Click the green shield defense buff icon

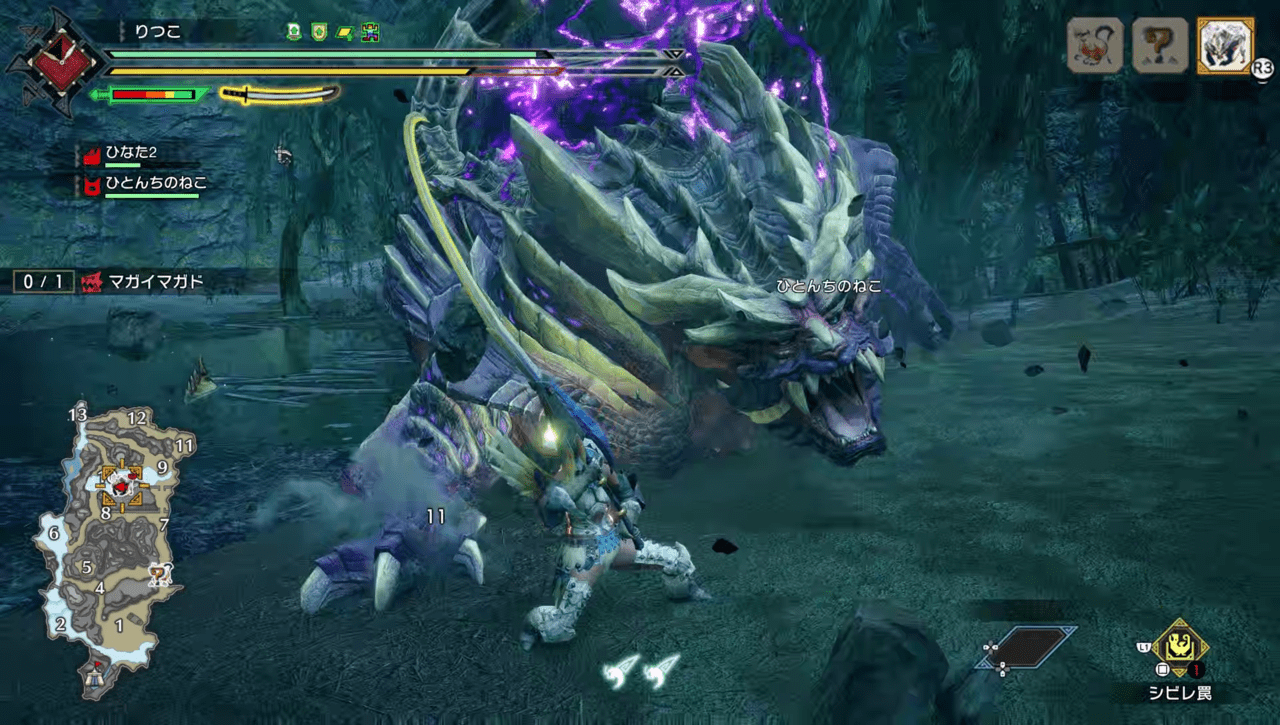point(319,33)
